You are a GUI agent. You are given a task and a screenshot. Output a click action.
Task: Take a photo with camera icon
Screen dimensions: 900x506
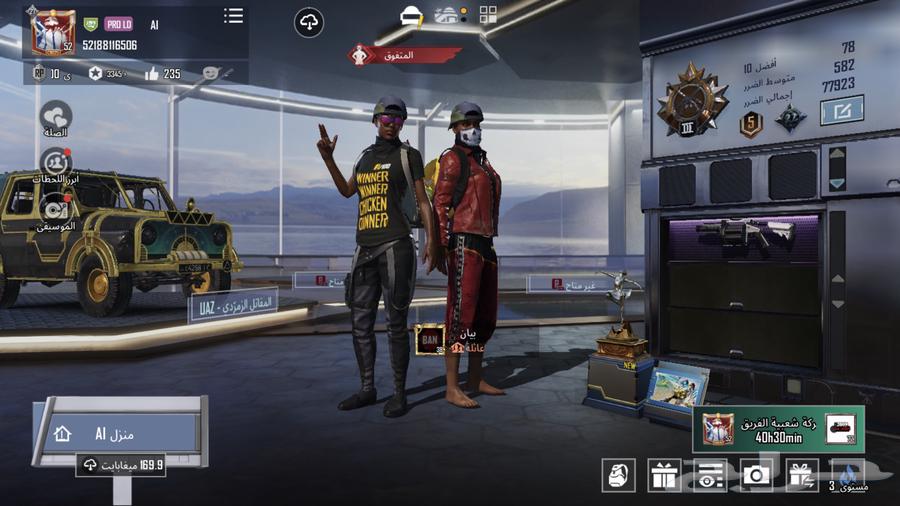point(757,476)
